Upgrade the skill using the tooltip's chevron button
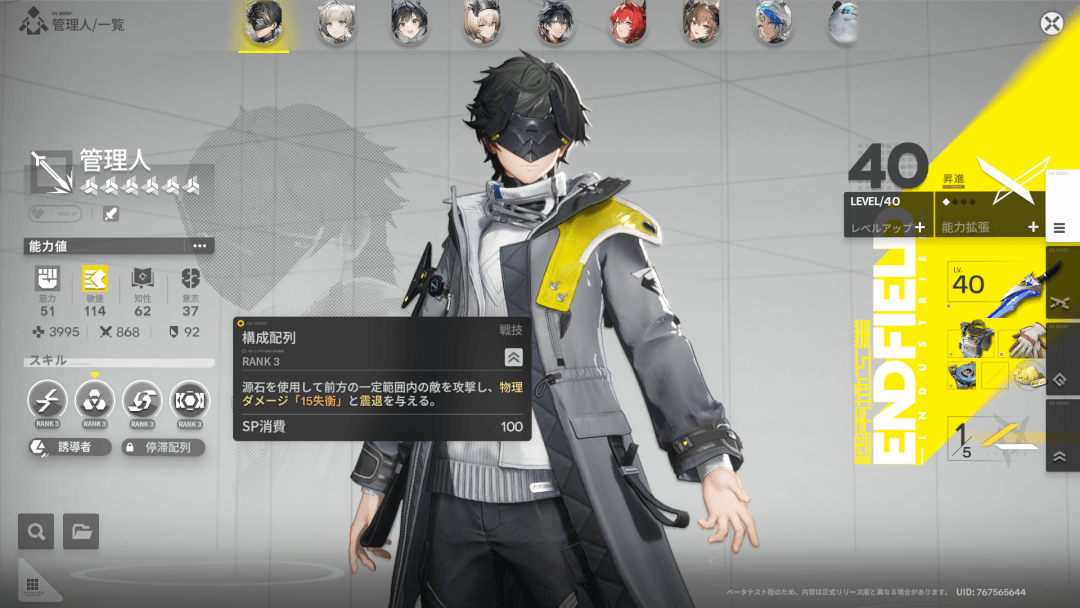The image size is (1080, 608). (x=513, y=357)
